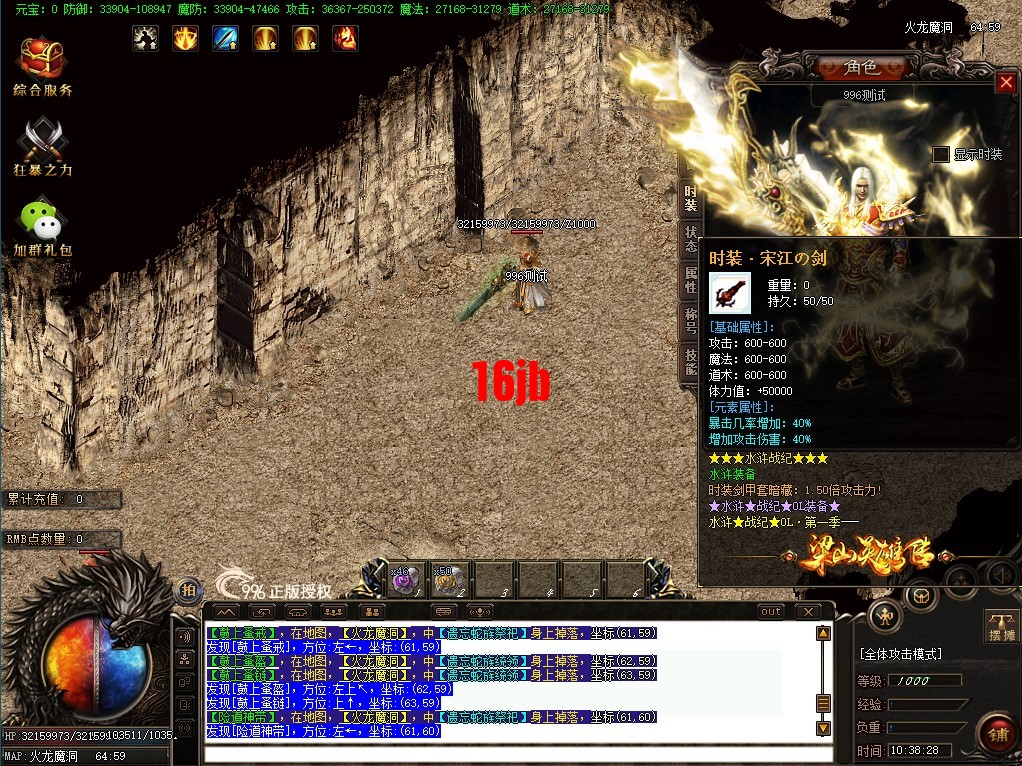Viewport: 1022px width, 766px height.
Task: Select the first hotbar slot with x46 item
Action: [405, 579]
